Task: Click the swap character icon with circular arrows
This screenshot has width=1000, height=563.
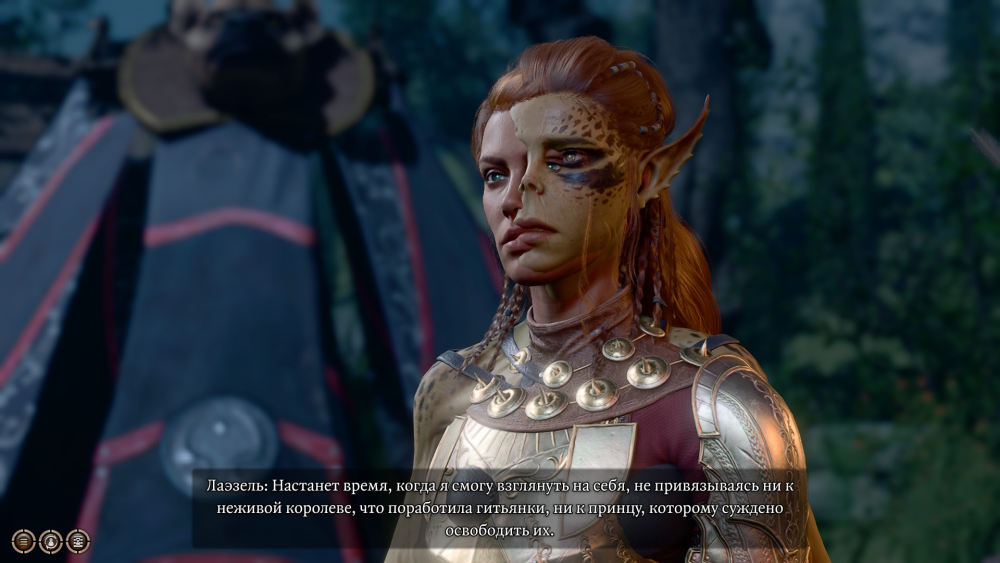Action: 50,541
